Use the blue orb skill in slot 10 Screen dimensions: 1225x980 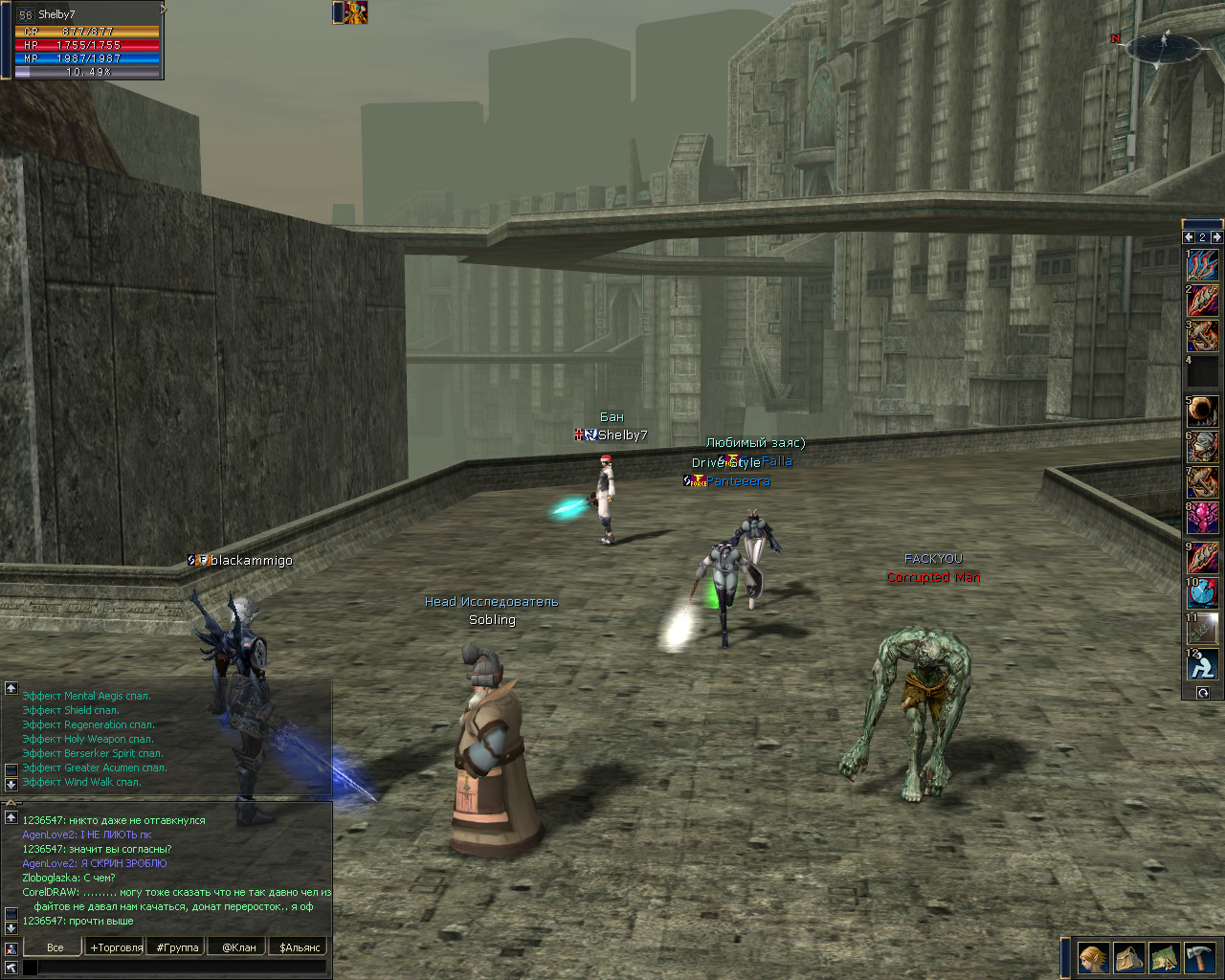(1203, 592)
